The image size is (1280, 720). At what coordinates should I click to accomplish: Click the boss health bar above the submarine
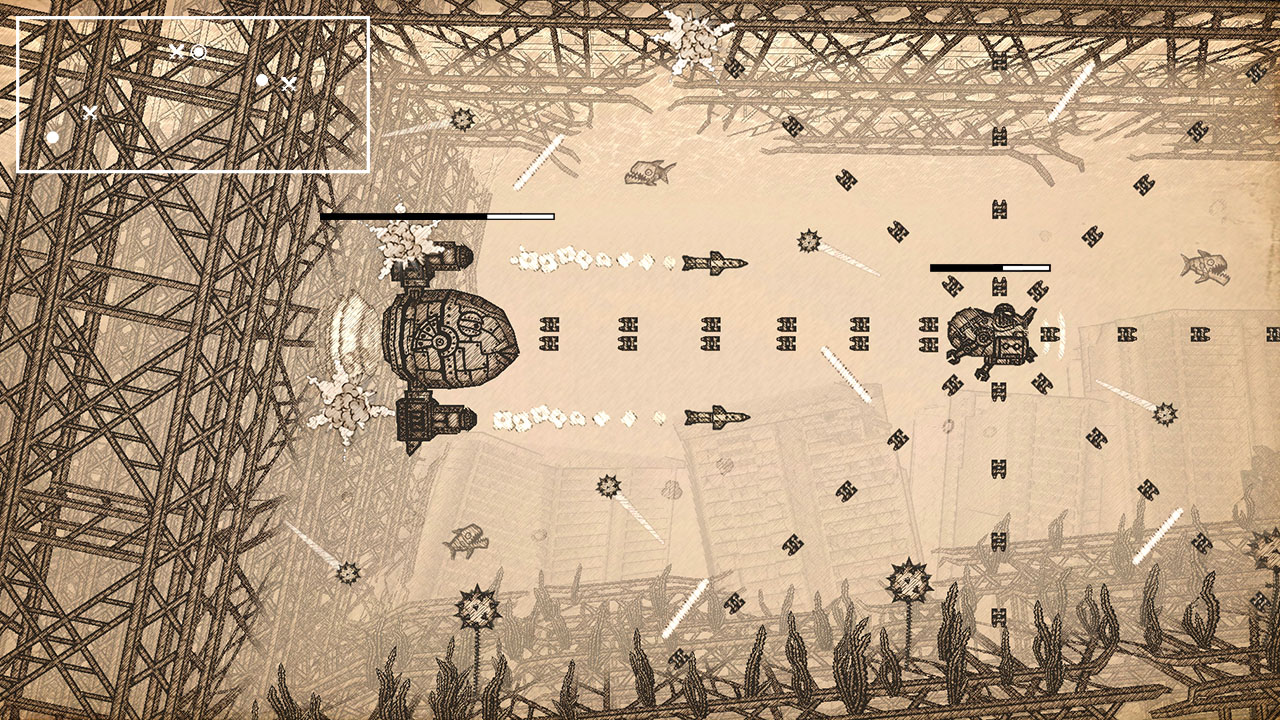click(x=437, y=215)
